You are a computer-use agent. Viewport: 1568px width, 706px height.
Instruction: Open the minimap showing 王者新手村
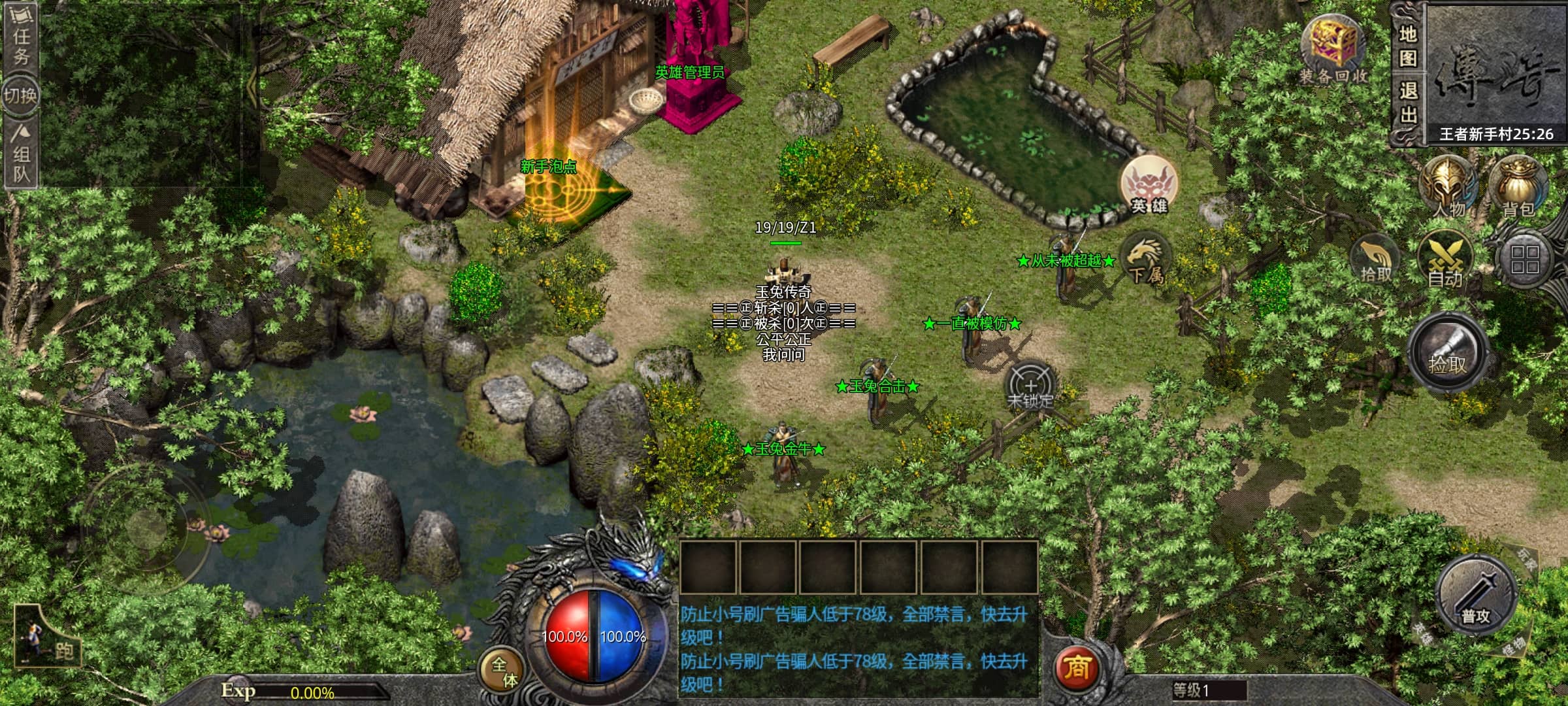click(x=1496, y=72)
